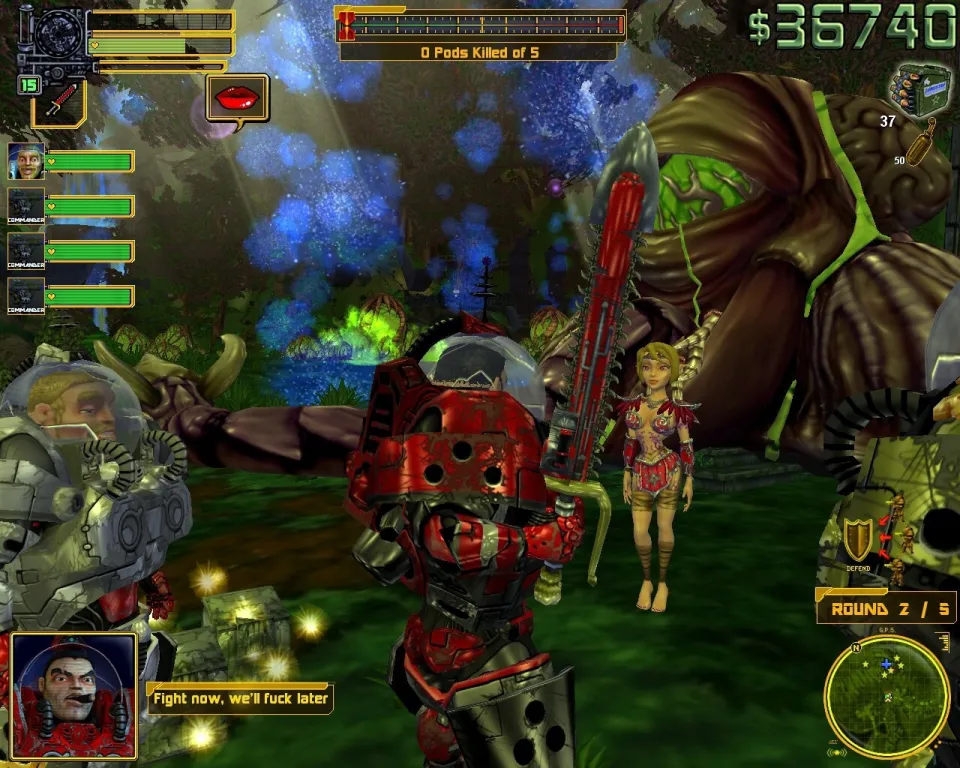This screenshot has width=960, height=768.
Task: Click the red lips speech icon
Action: (x=237, y=98)
